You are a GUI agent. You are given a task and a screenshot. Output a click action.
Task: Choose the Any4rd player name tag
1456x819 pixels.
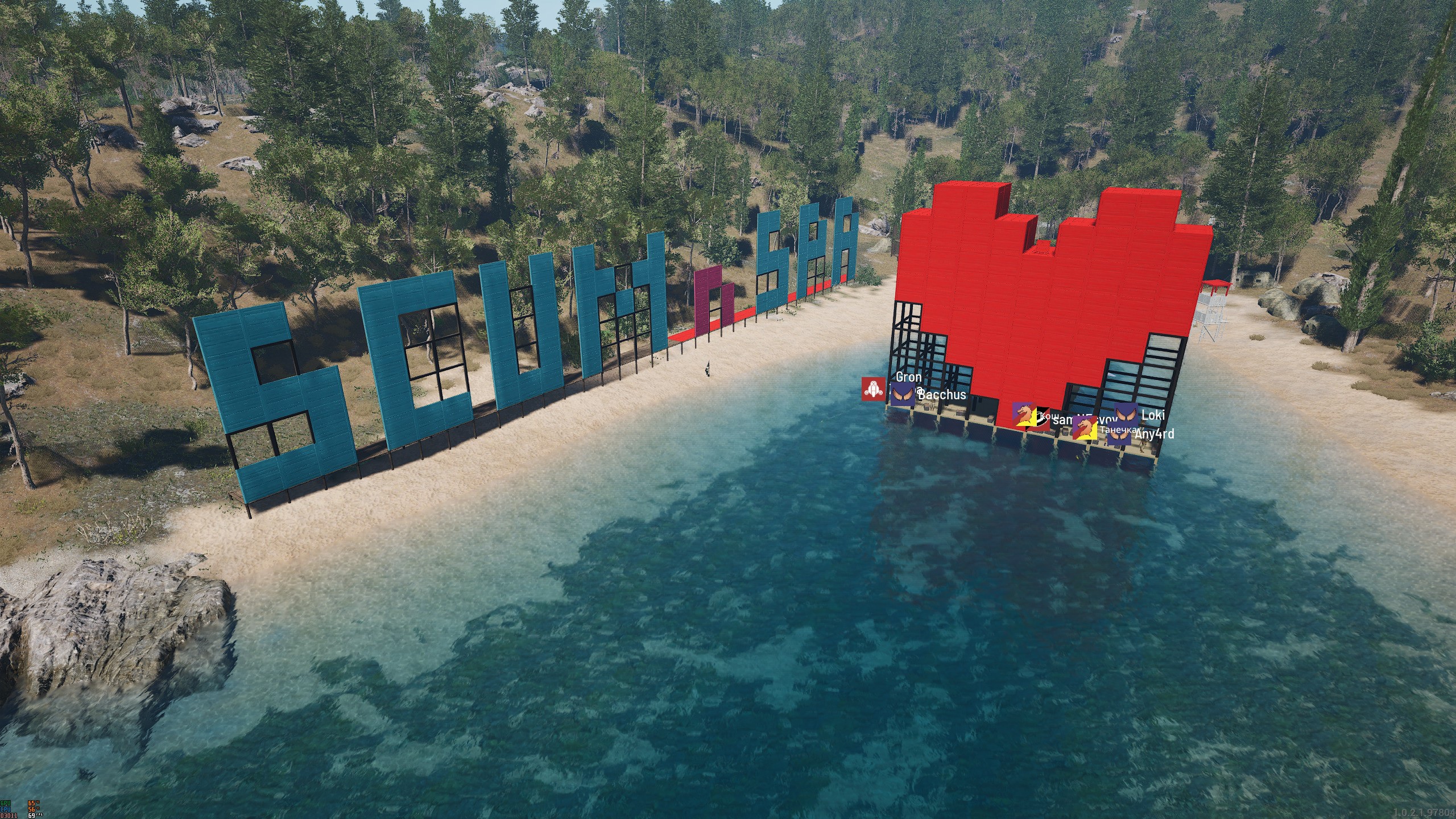pos(1154,434)
